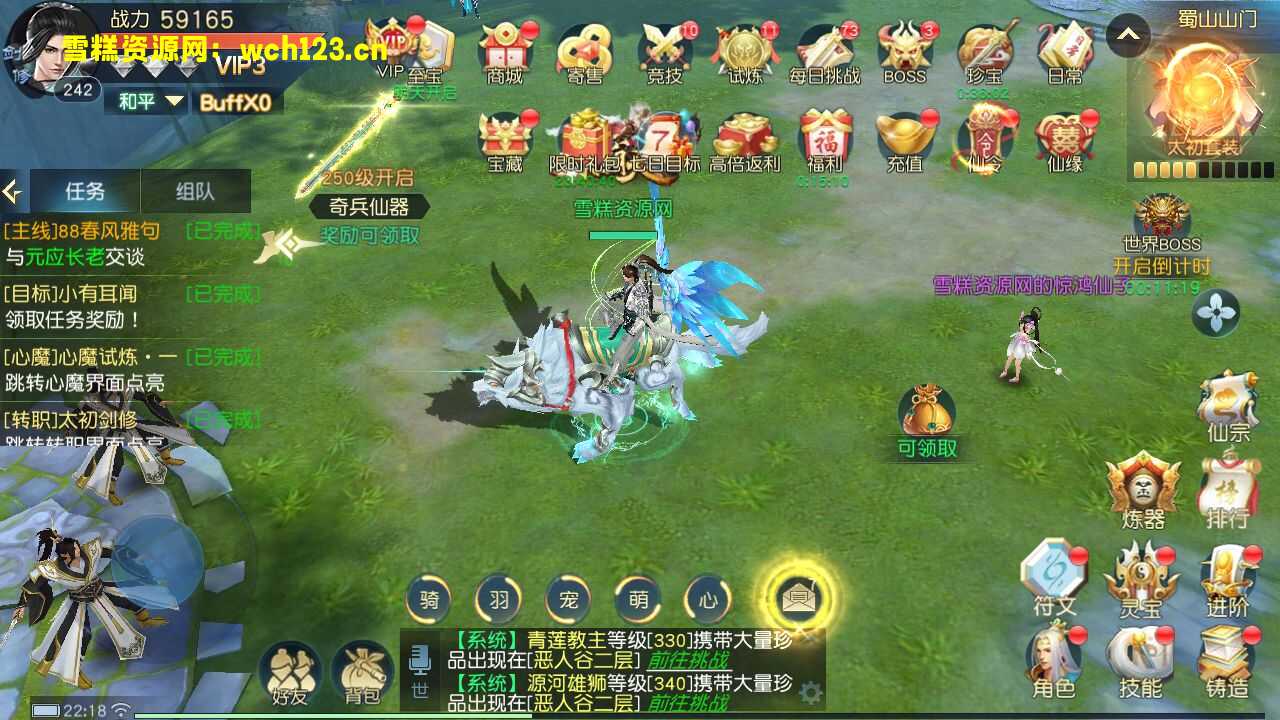Toggle the 宠 pet display button

coord(569,600)
